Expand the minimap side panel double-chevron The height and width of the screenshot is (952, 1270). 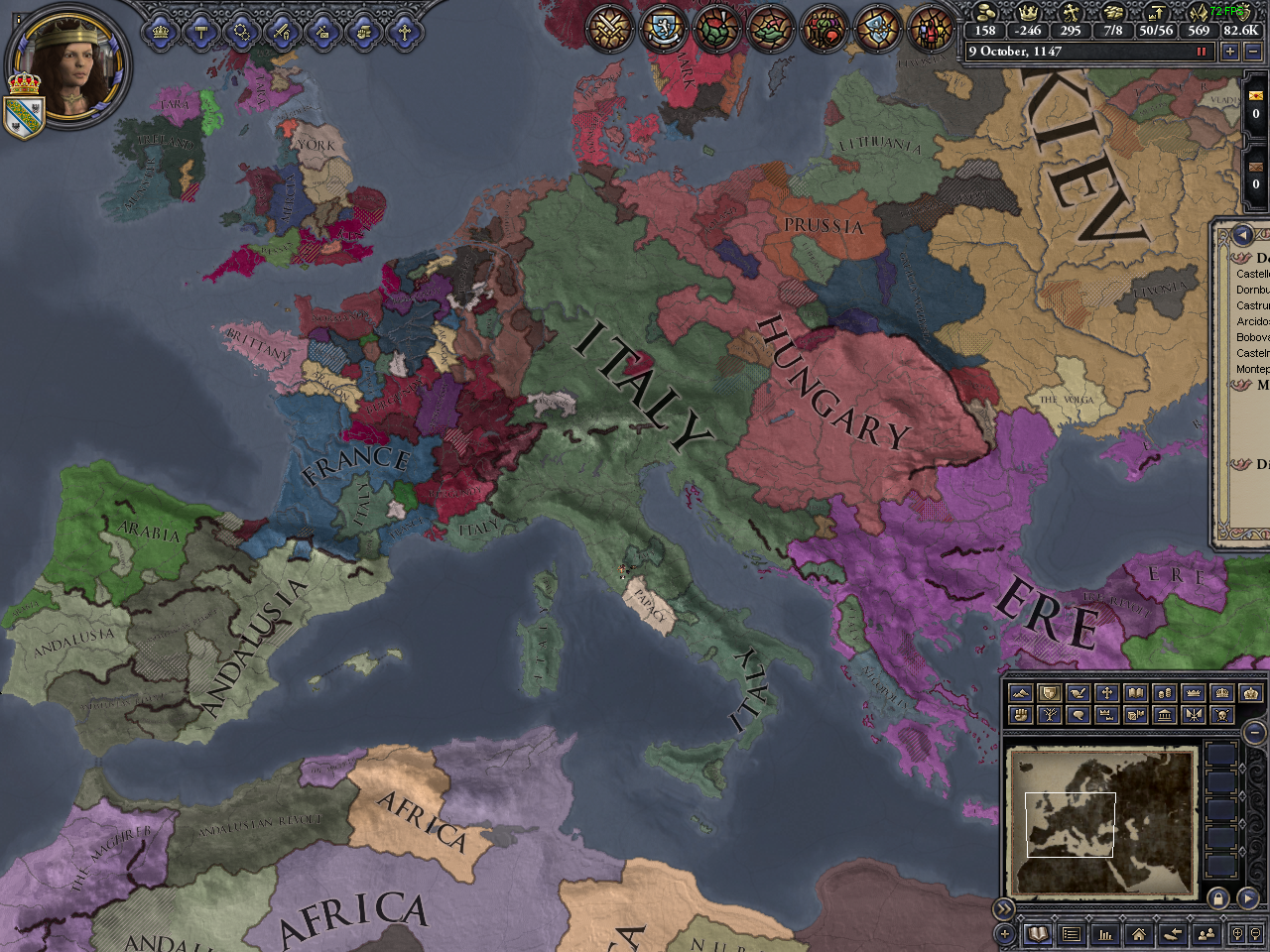[x=1004, y=907]
